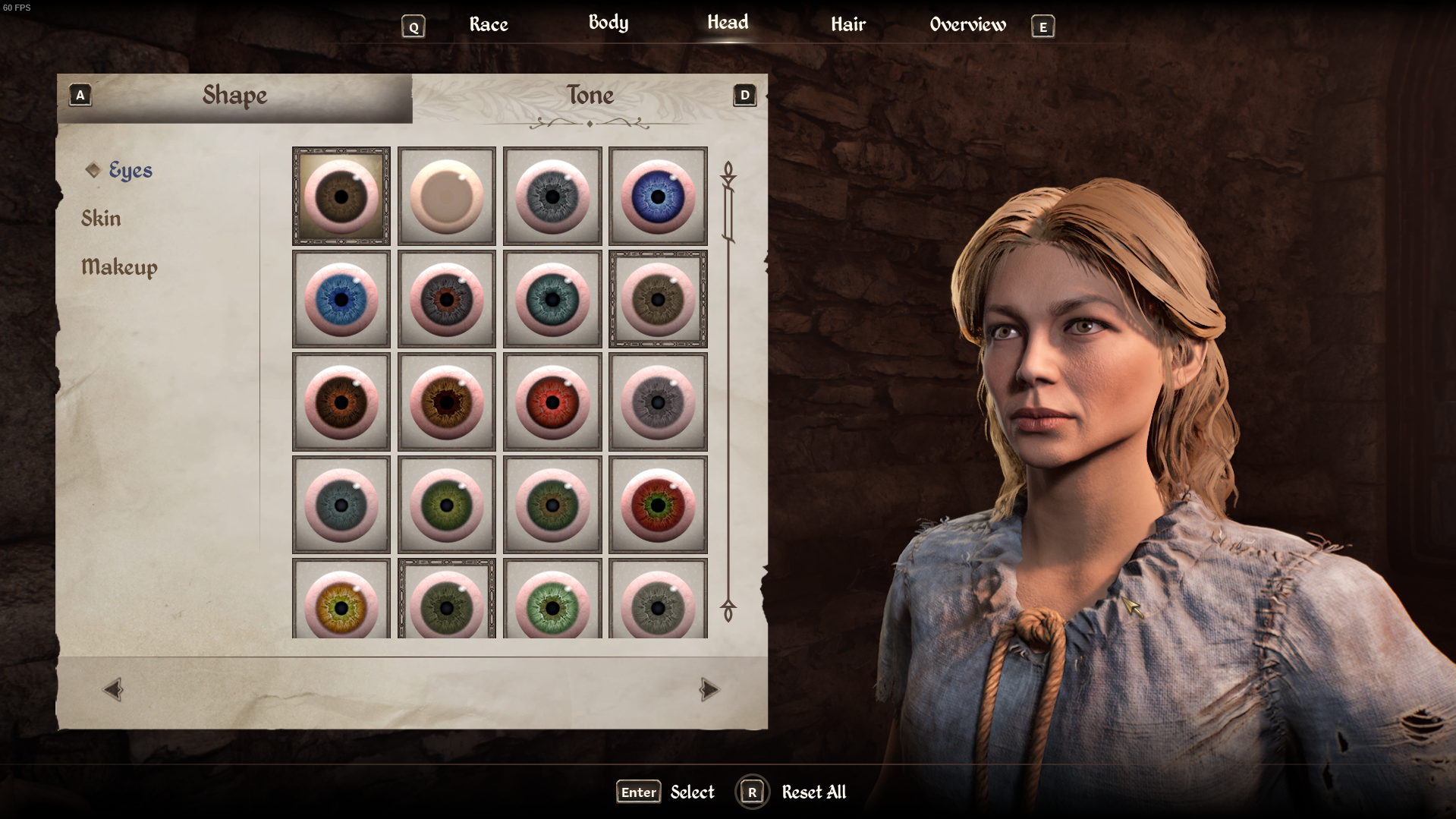
Task: Choose the orange-yellow eye swatch
Action: coord(341,605)
